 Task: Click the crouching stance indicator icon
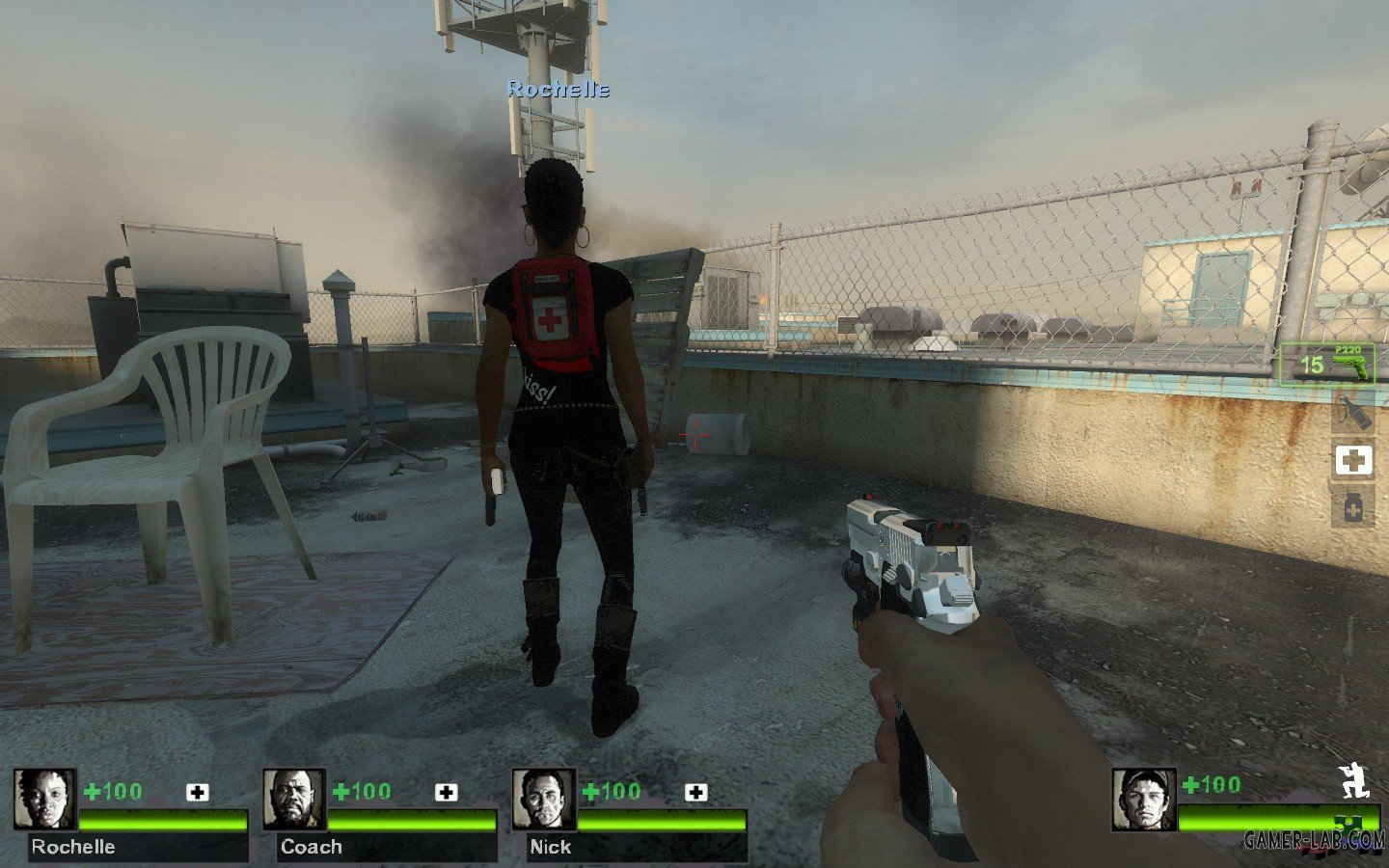click(x=1356, y=782)
